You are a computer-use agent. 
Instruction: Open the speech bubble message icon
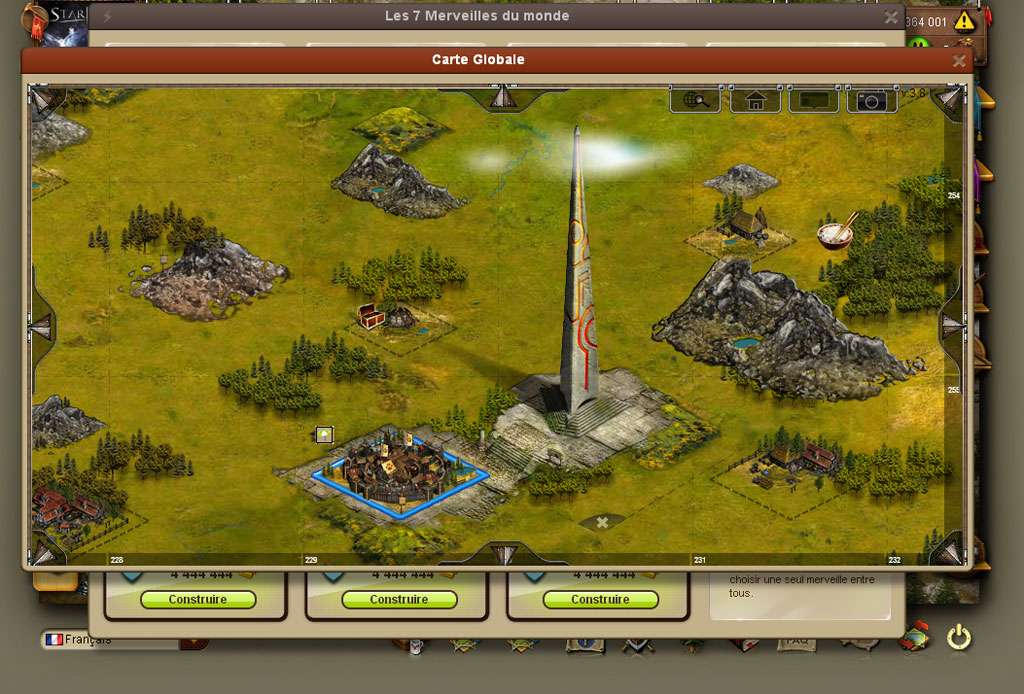coord(813,100)
